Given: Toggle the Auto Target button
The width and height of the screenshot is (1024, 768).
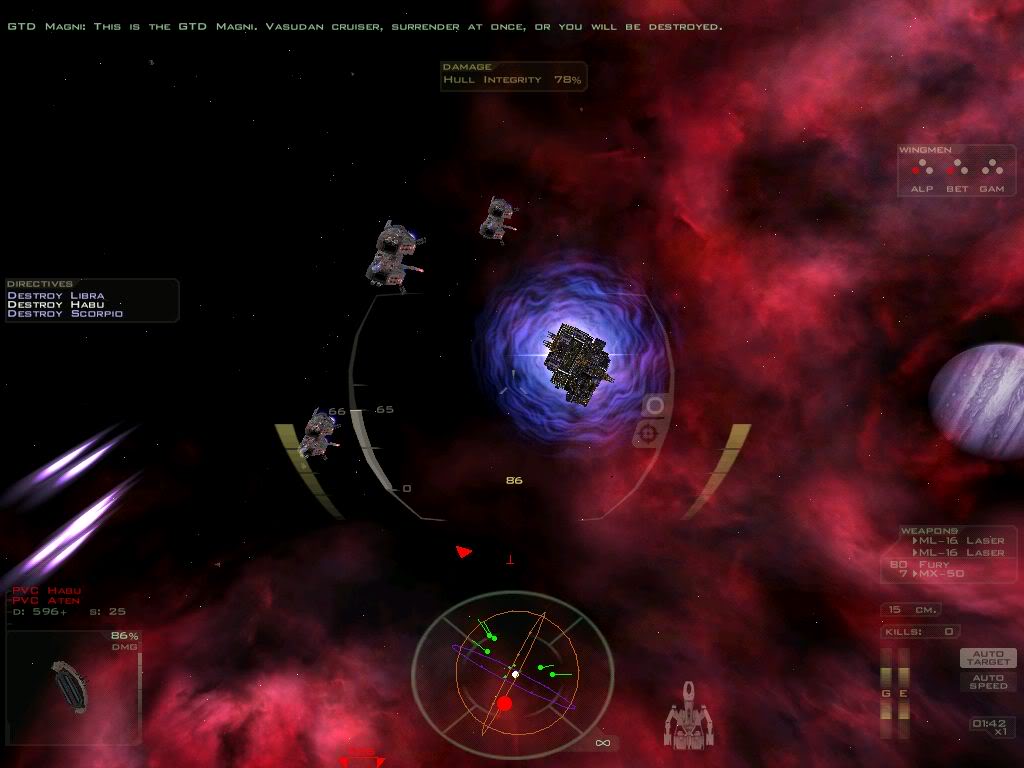Looking at the screenshot, I should point(987,658).
